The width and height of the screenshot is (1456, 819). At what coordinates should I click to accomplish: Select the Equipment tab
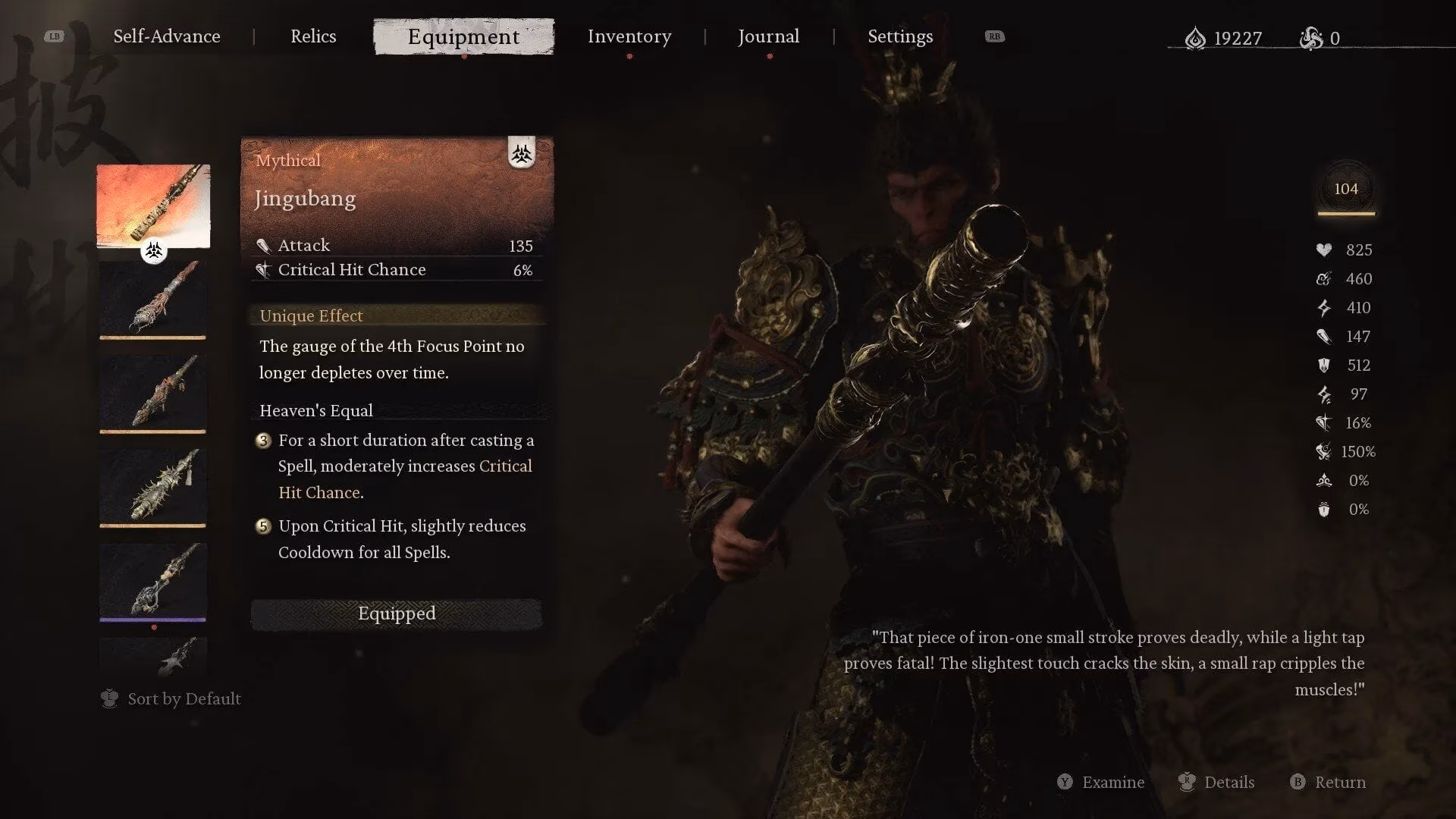coord(463,36)
